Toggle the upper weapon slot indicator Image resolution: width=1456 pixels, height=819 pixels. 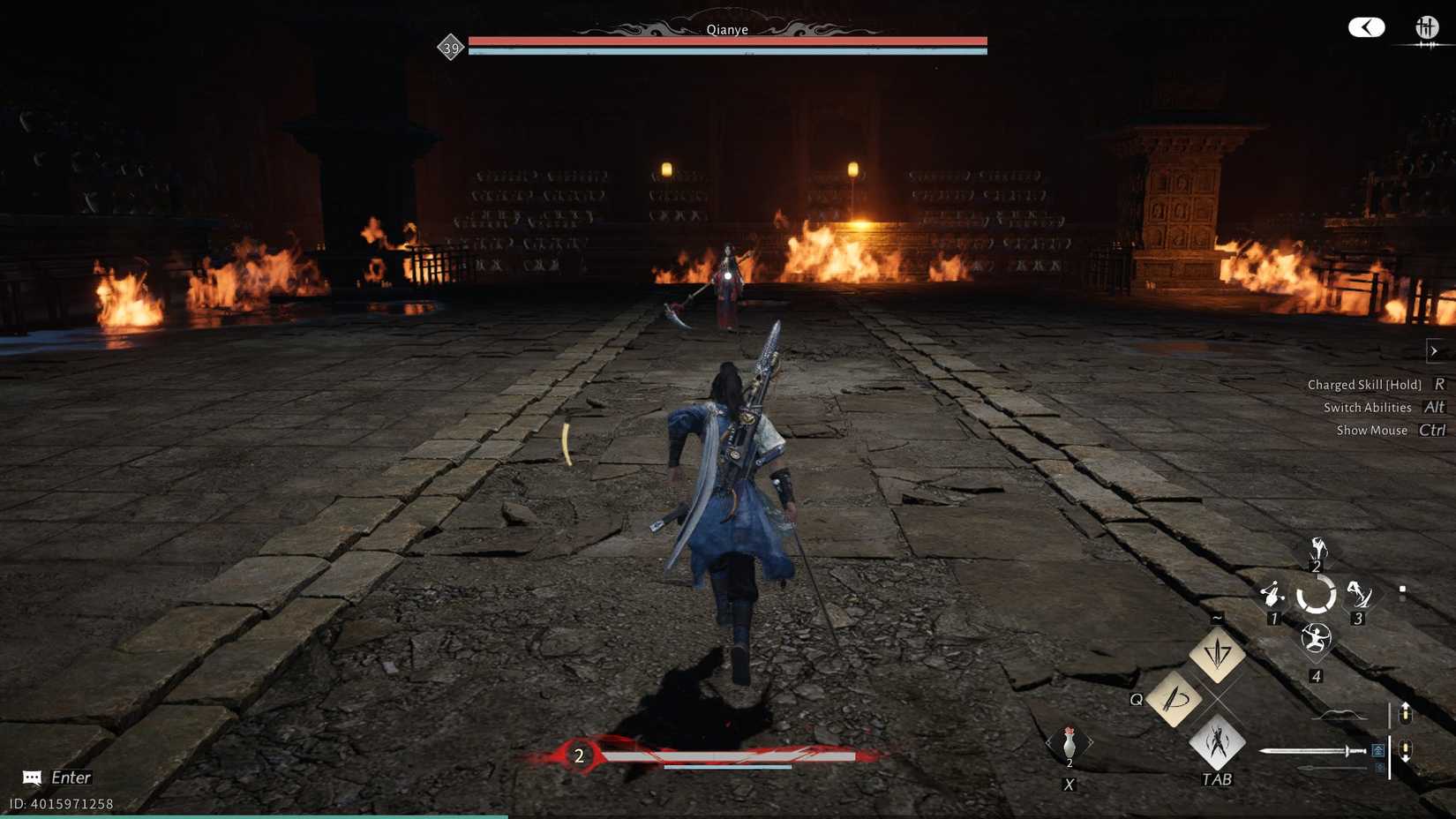tap(1406, 713)
